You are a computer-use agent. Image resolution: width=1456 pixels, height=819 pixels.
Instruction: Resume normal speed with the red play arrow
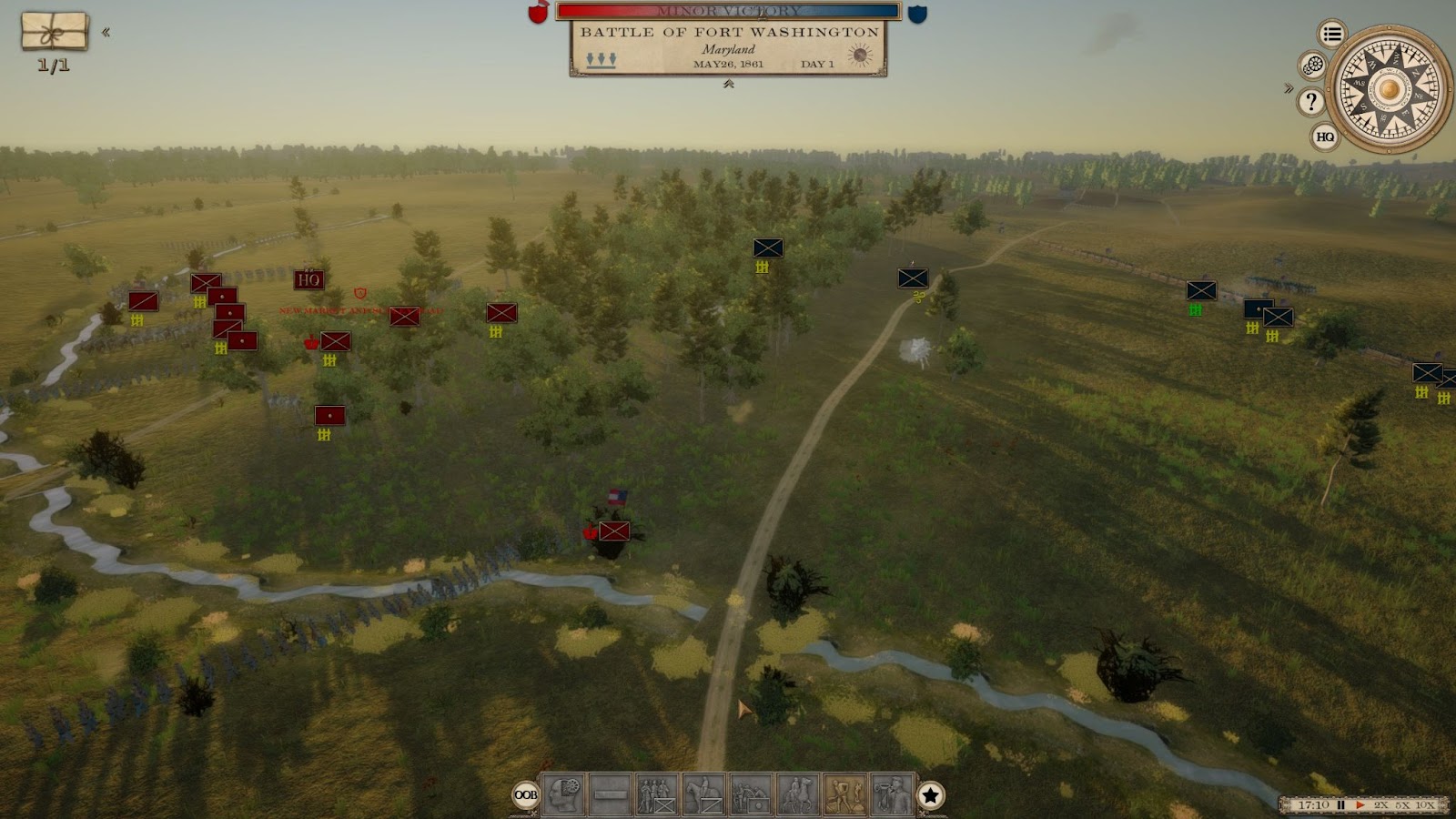click(1360, 805)
